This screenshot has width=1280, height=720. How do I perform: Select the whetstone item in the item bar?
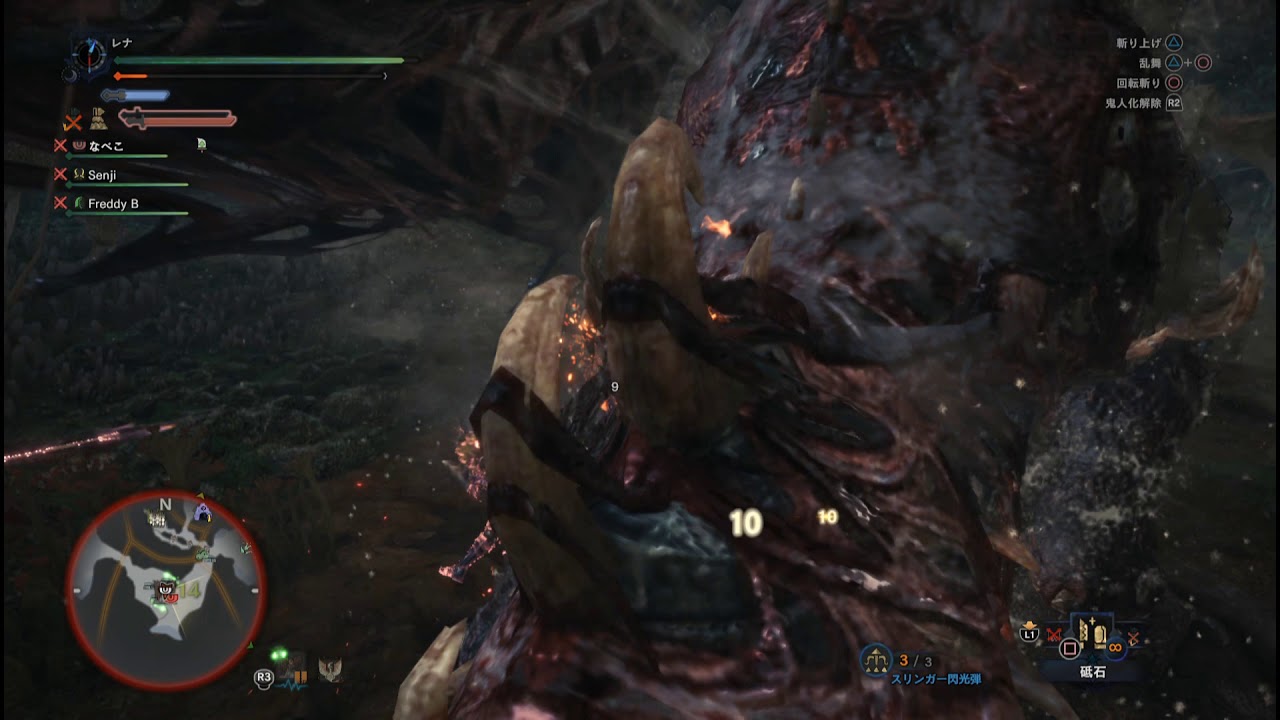[1091, 635]
